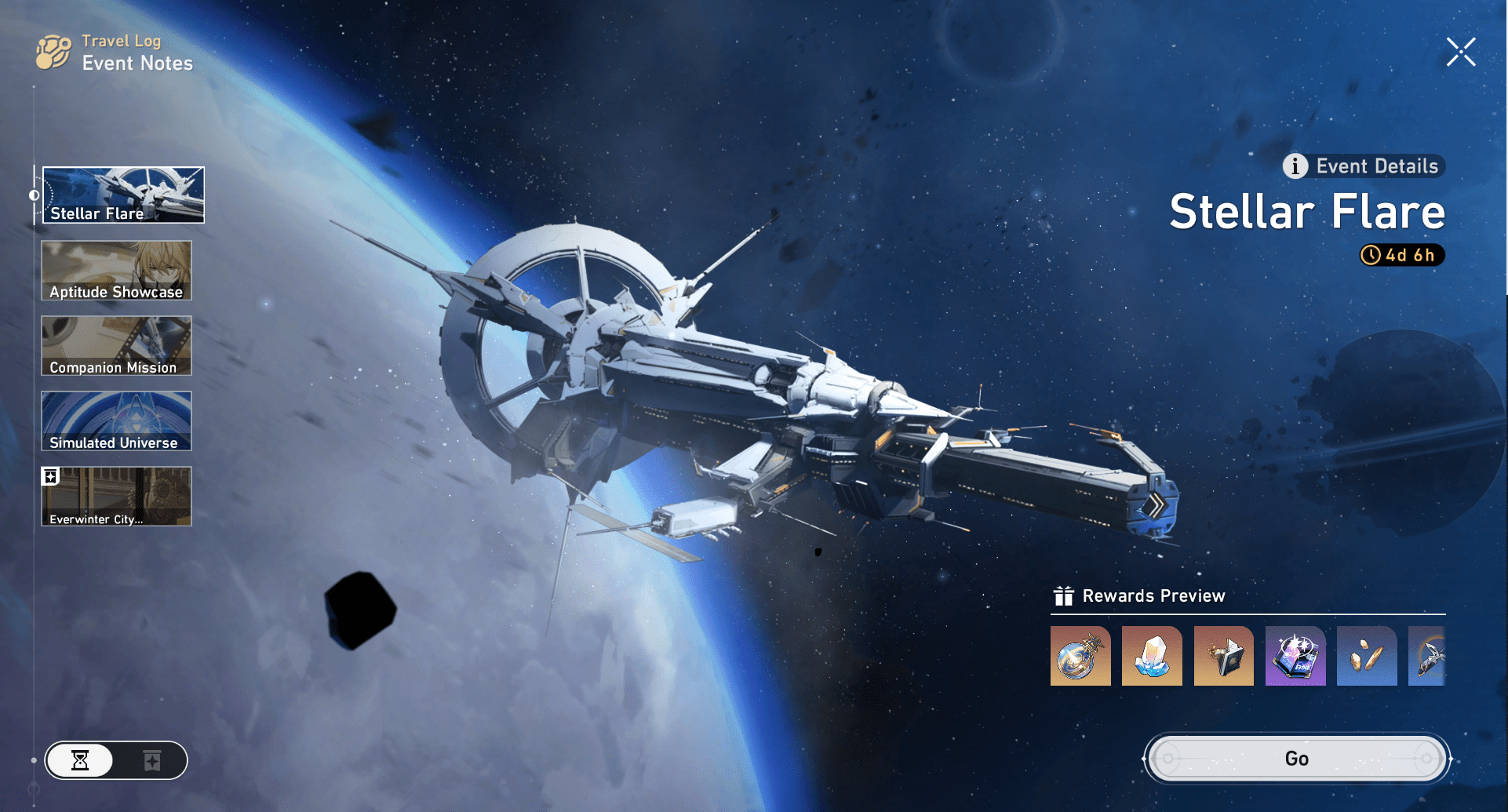Click the compass-flask reward item icon
Image resolution: width=1508 pixels, height=812 pixels.
click(1080, 656)
